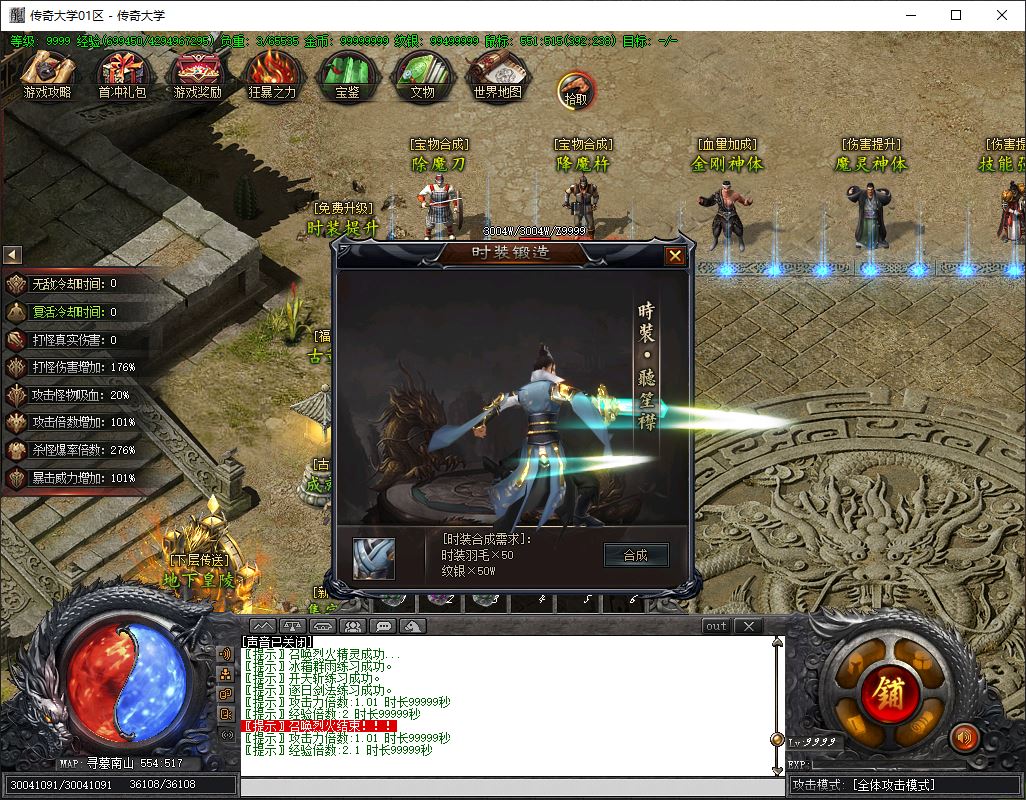This screenshot has height=800, width=1026.
Task: Toggle the round 拾取 pickup button
Action: (576, 91)
